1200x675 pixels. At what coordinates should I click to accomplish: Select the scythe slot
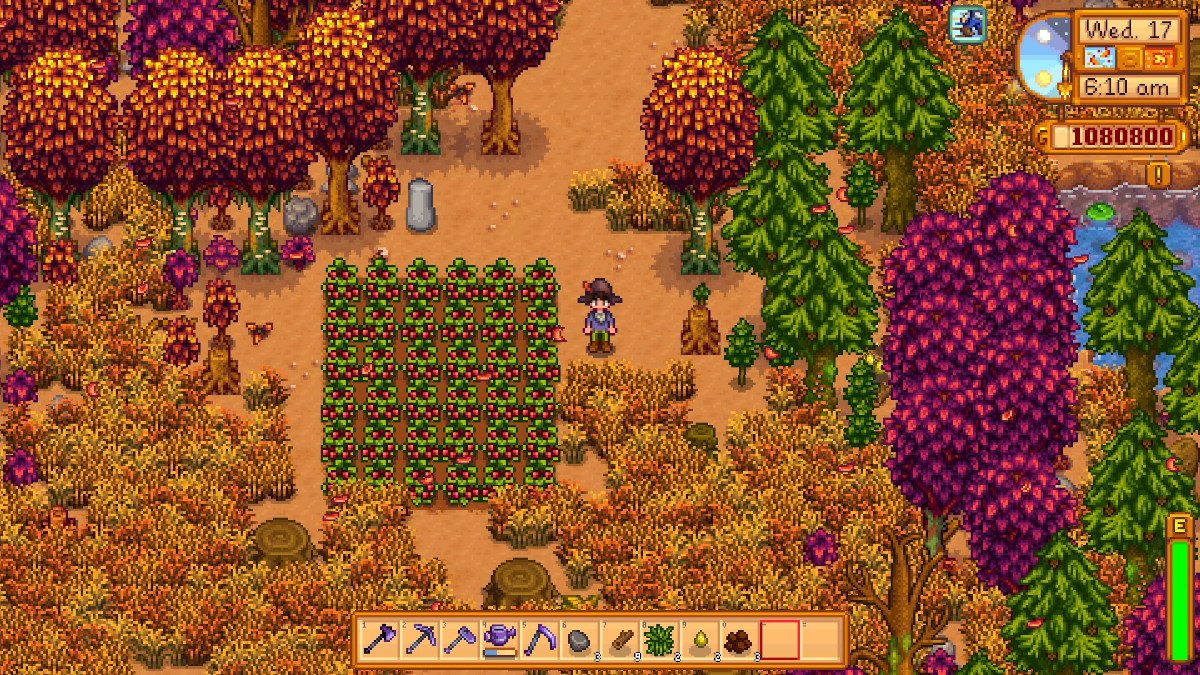pos(540,639)
